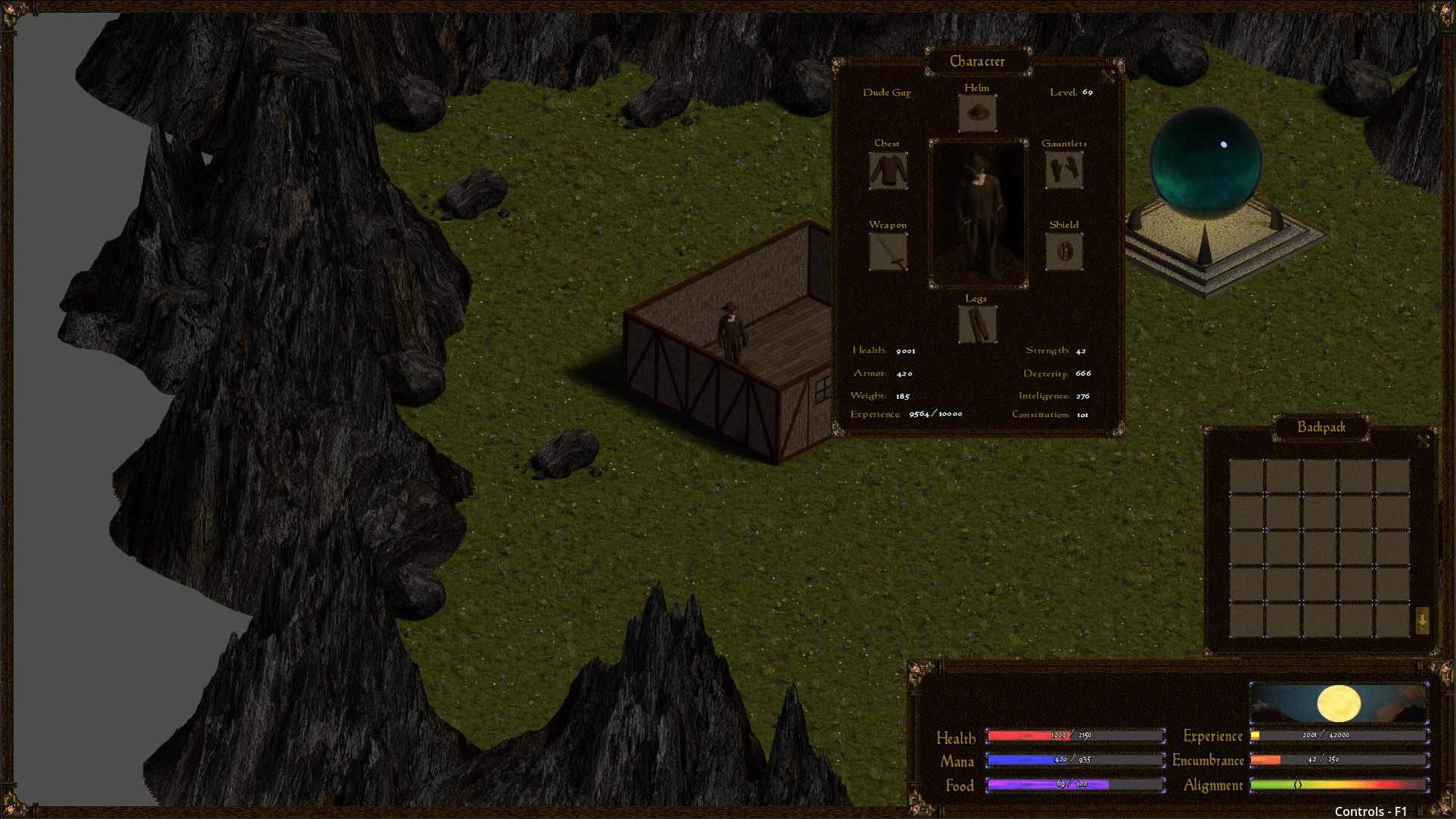Click the Alignment gradient bar
1456x819 pixels.
[x=1339, y=785]
